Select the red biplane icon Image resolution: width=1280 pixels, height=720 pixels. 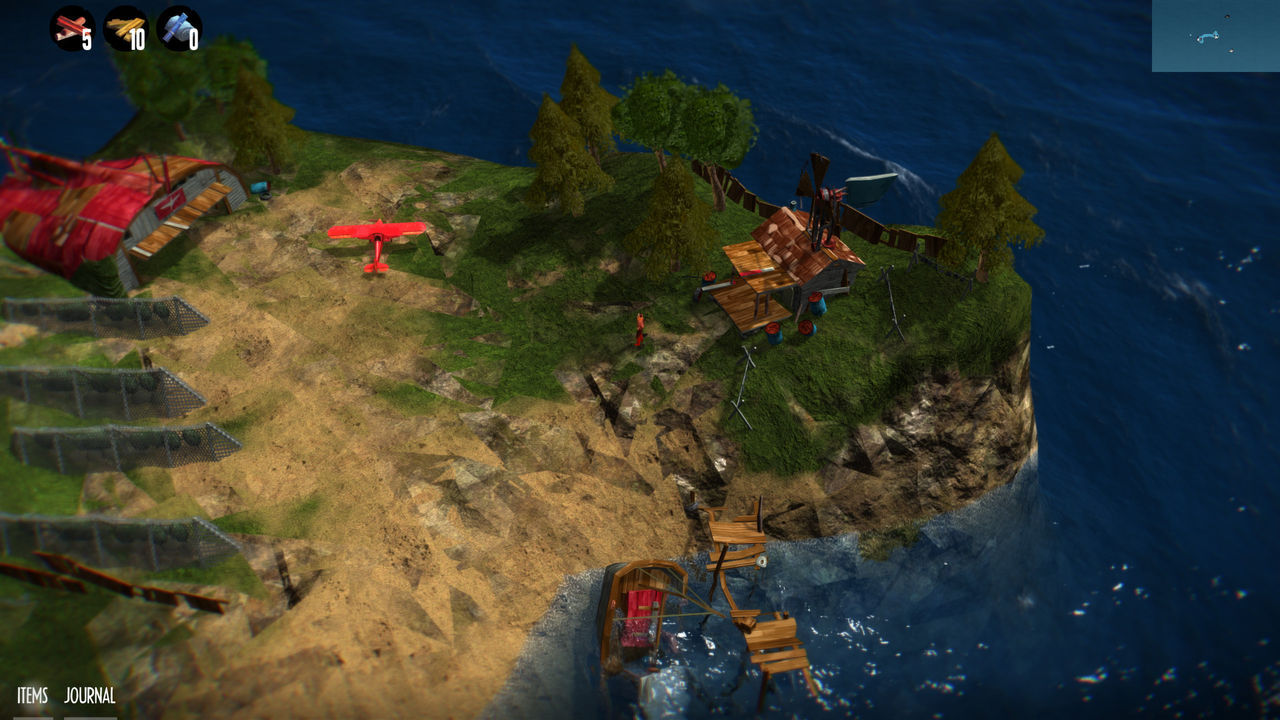point(72,28)
